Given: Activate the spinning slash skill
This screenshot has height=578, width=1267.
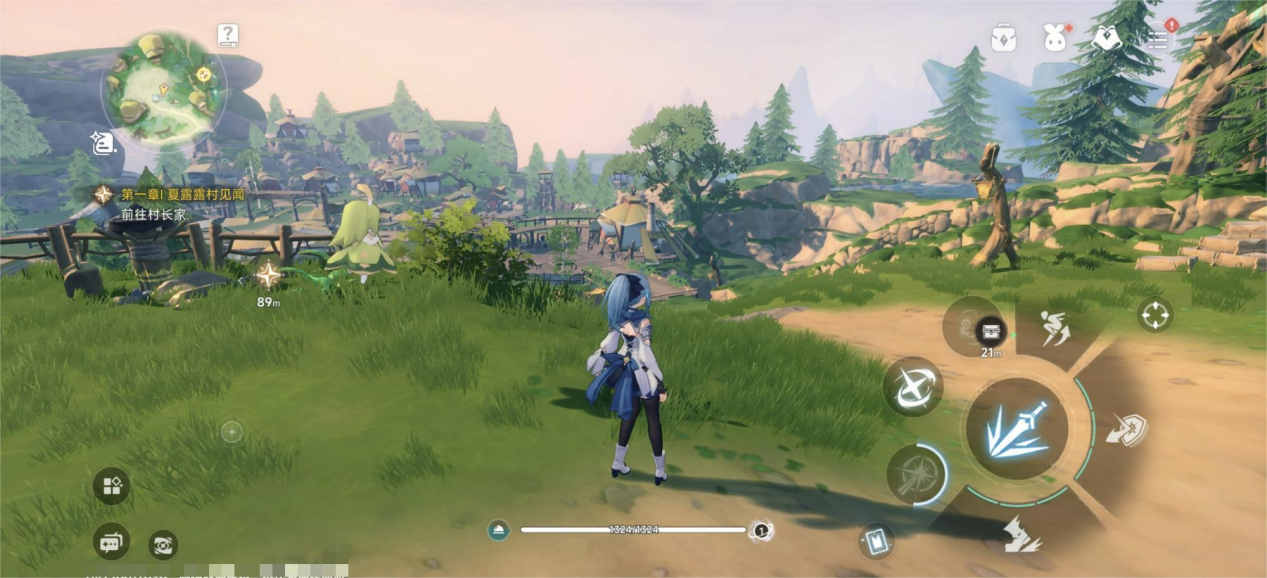Looking at the screenshot, I should click(913, 386).
